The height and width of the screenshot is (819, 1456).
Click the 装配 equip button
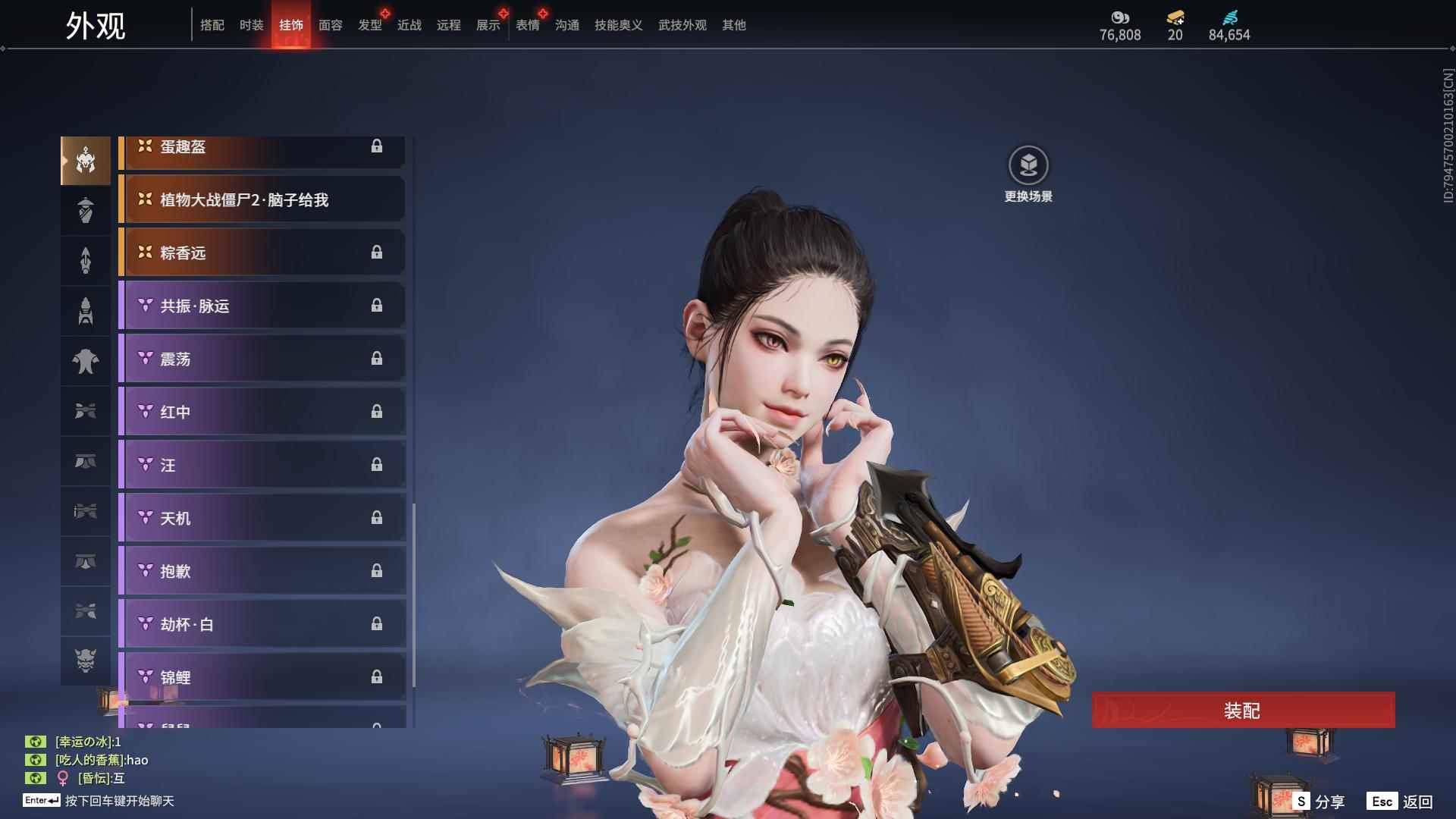1243,710
